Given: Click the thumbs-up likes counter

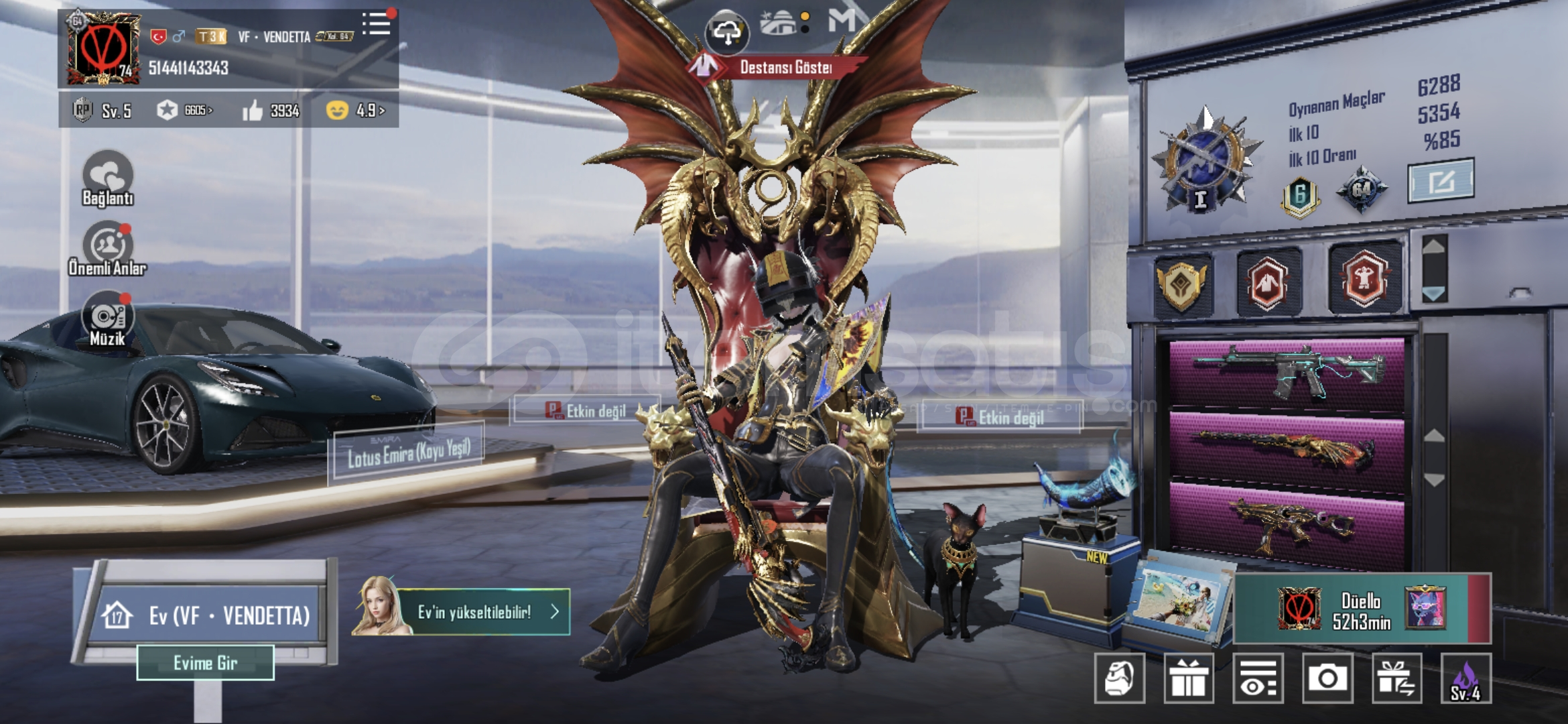Looking at the screenshot, I should point(271,111).
